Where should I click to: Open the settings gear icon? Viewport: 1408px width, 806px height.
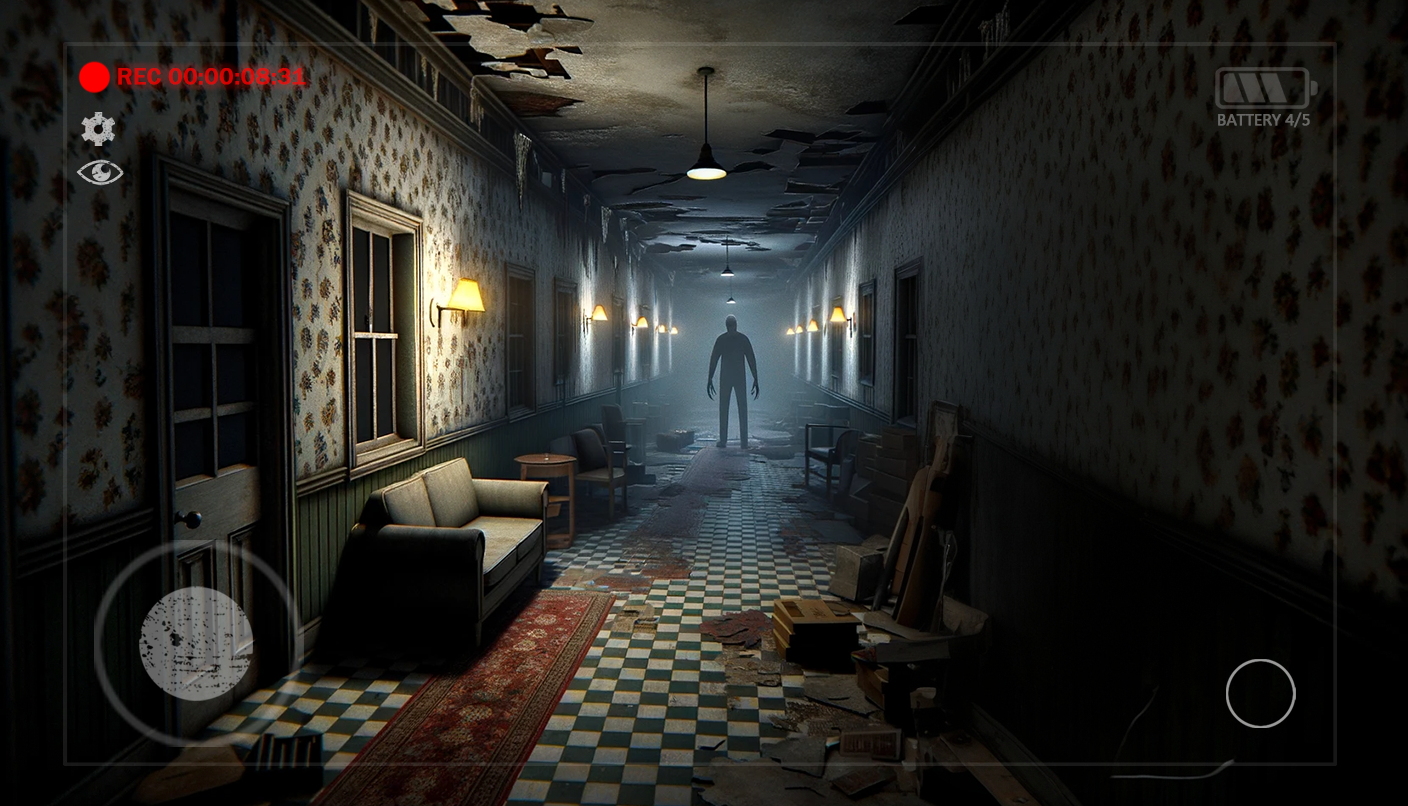coord(97,129)
